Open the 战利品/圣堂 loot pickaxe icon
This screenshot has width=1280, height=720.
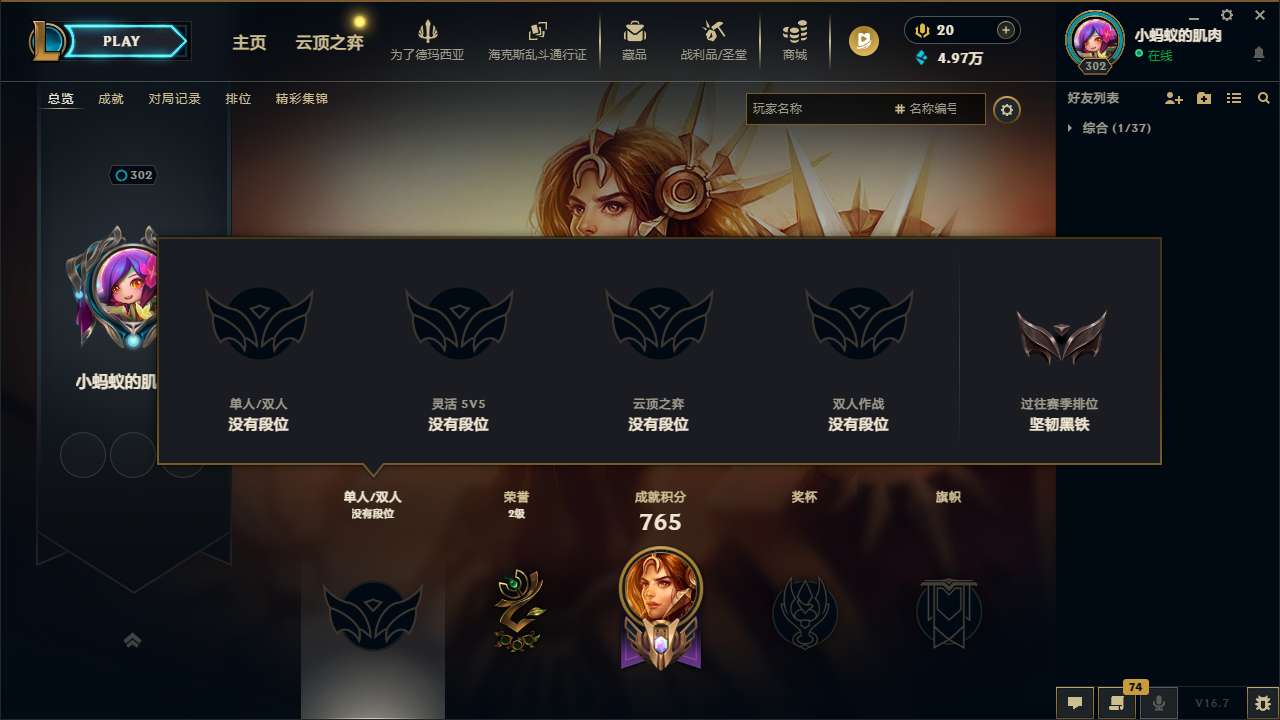[x=714, y=38]
